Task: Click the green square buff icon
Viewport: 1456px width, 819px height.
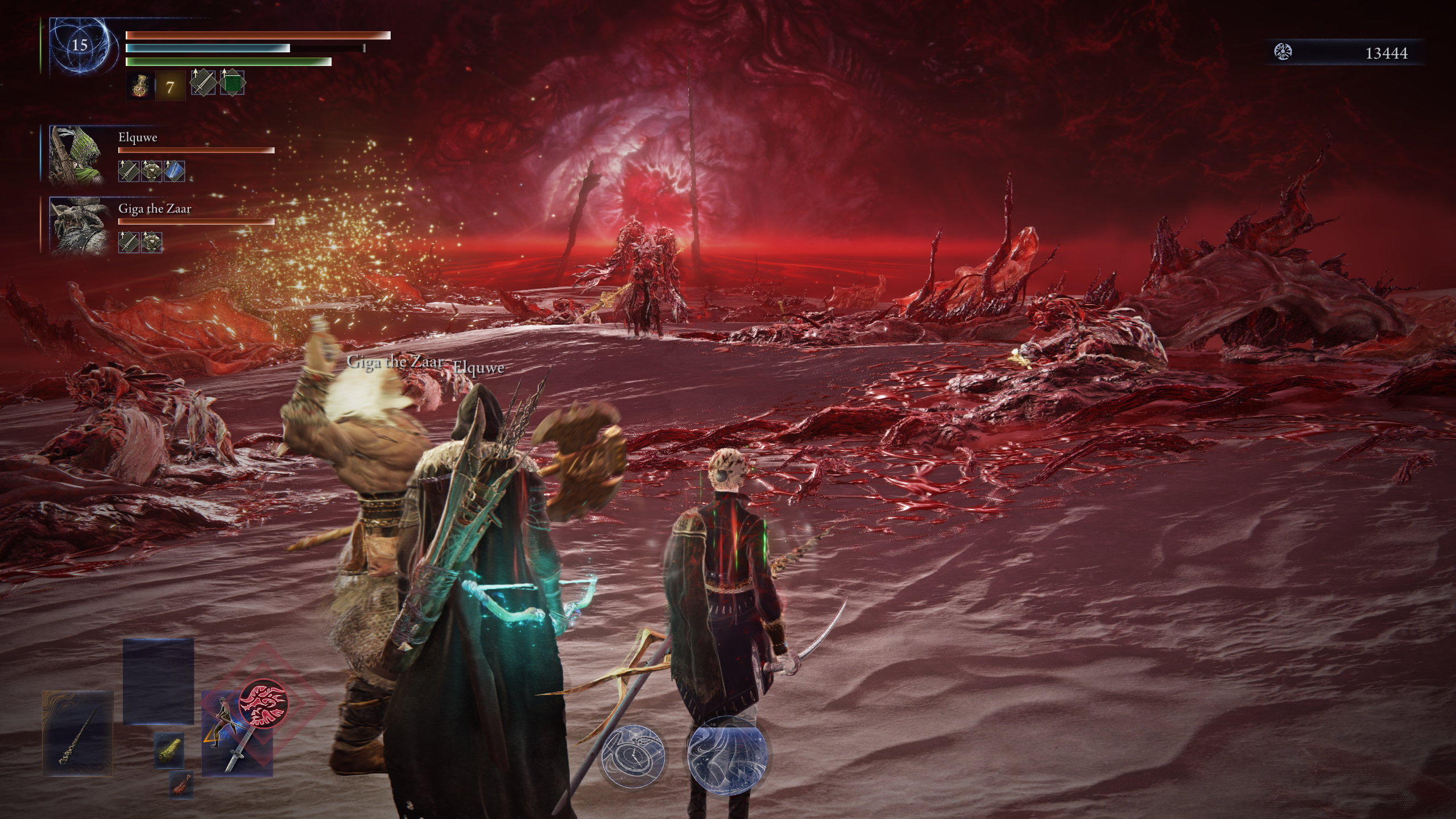Action: pyautogui.click(x=232, y=83)
